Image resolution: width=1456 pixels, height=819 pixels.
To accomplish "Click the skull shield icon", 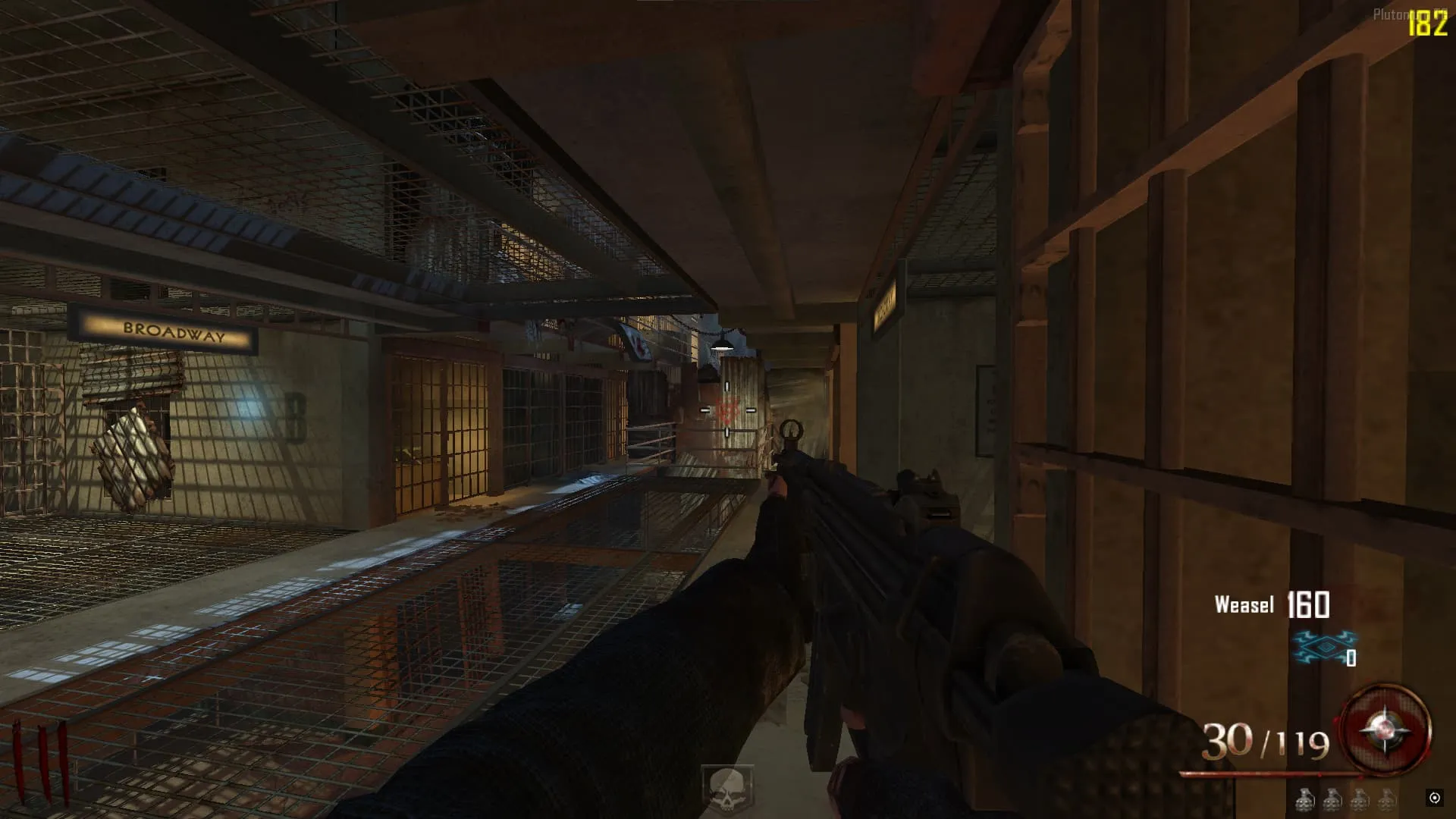I will [726, 787].
